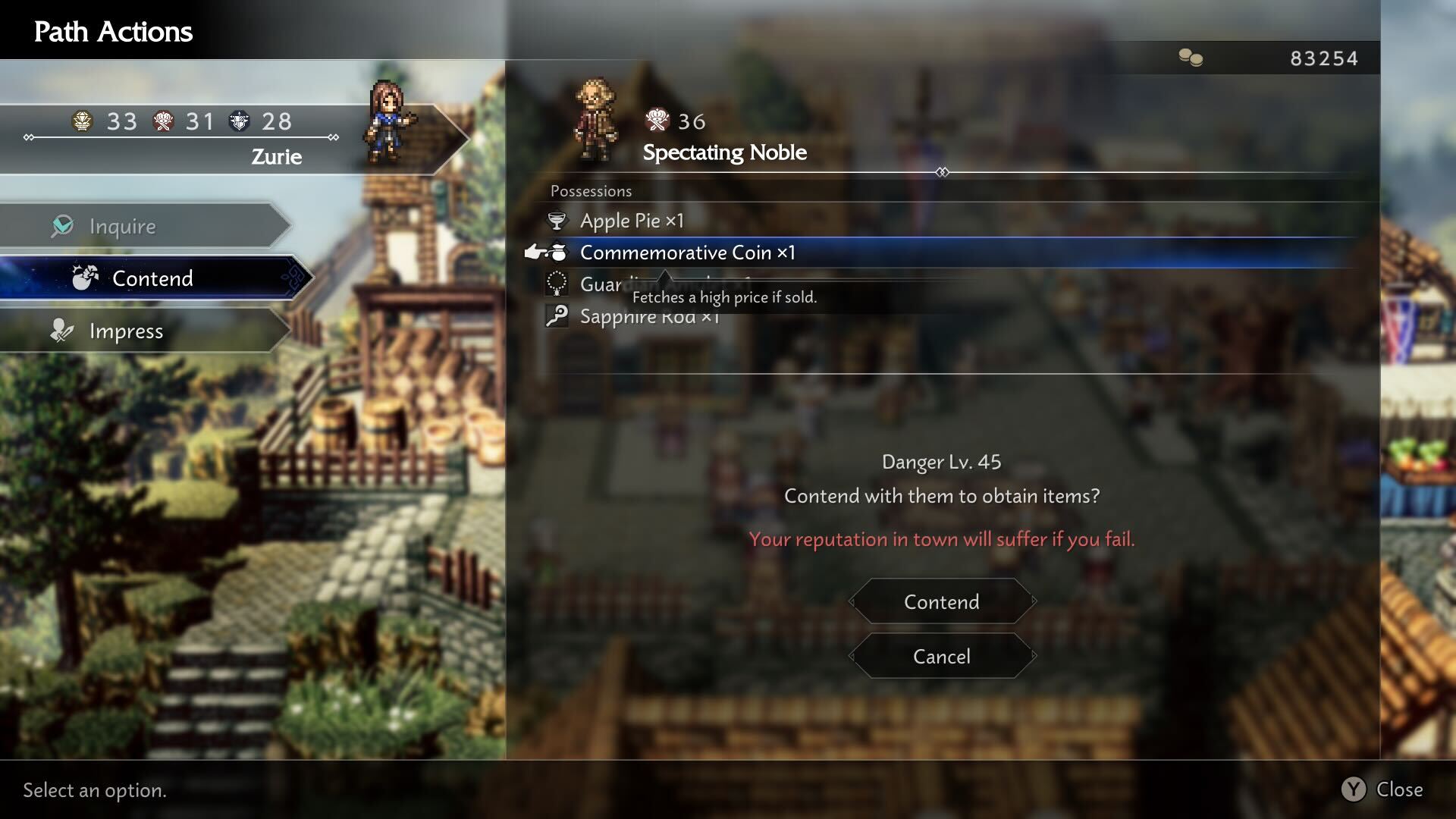
Task: Click the amulet icon beside Guardian Amulet
Action: 558,284
